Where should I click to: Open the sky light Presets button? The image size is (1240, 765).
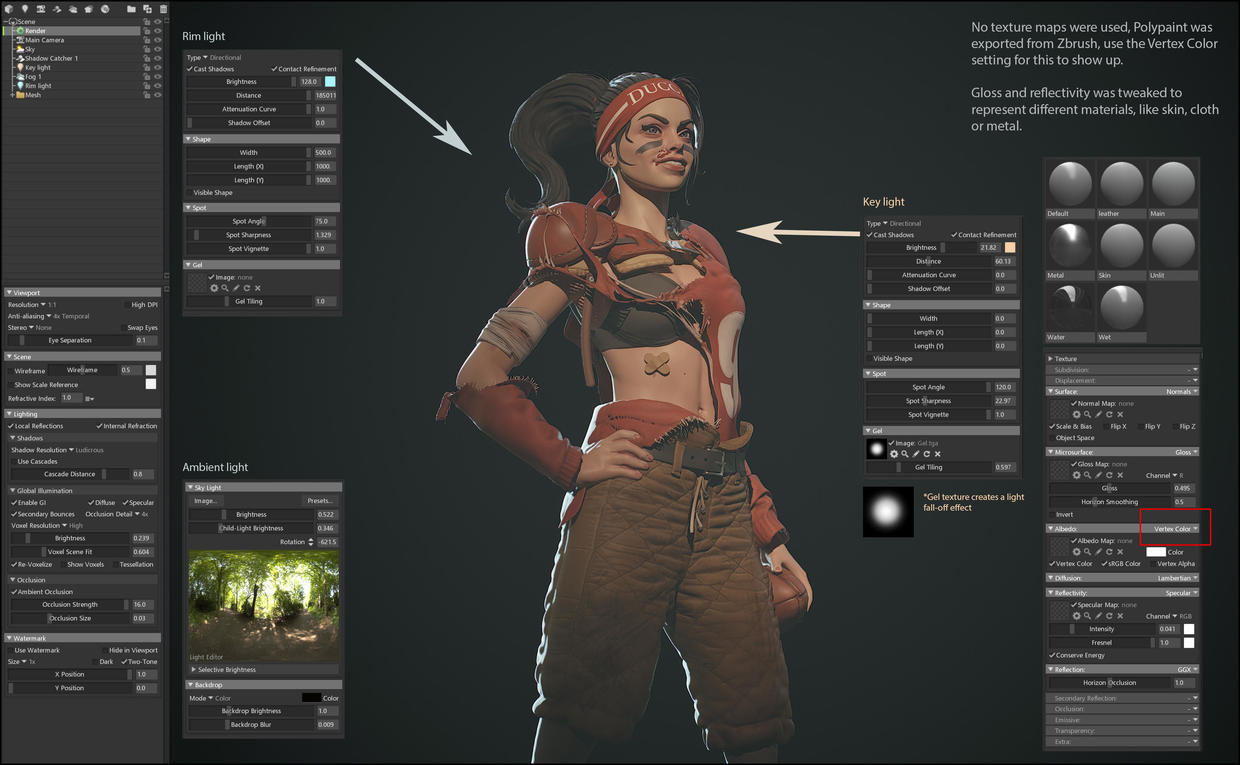pos(320,501)
